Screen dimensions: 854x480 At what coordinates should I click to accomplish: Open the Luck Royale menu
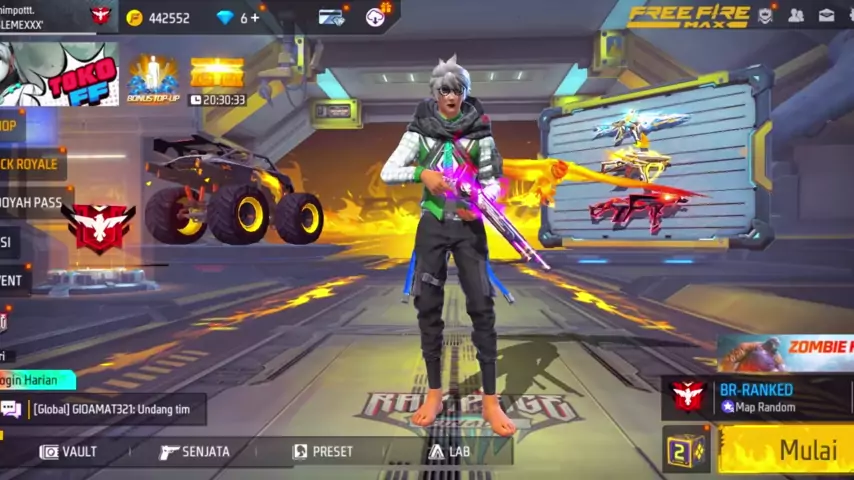30,164
